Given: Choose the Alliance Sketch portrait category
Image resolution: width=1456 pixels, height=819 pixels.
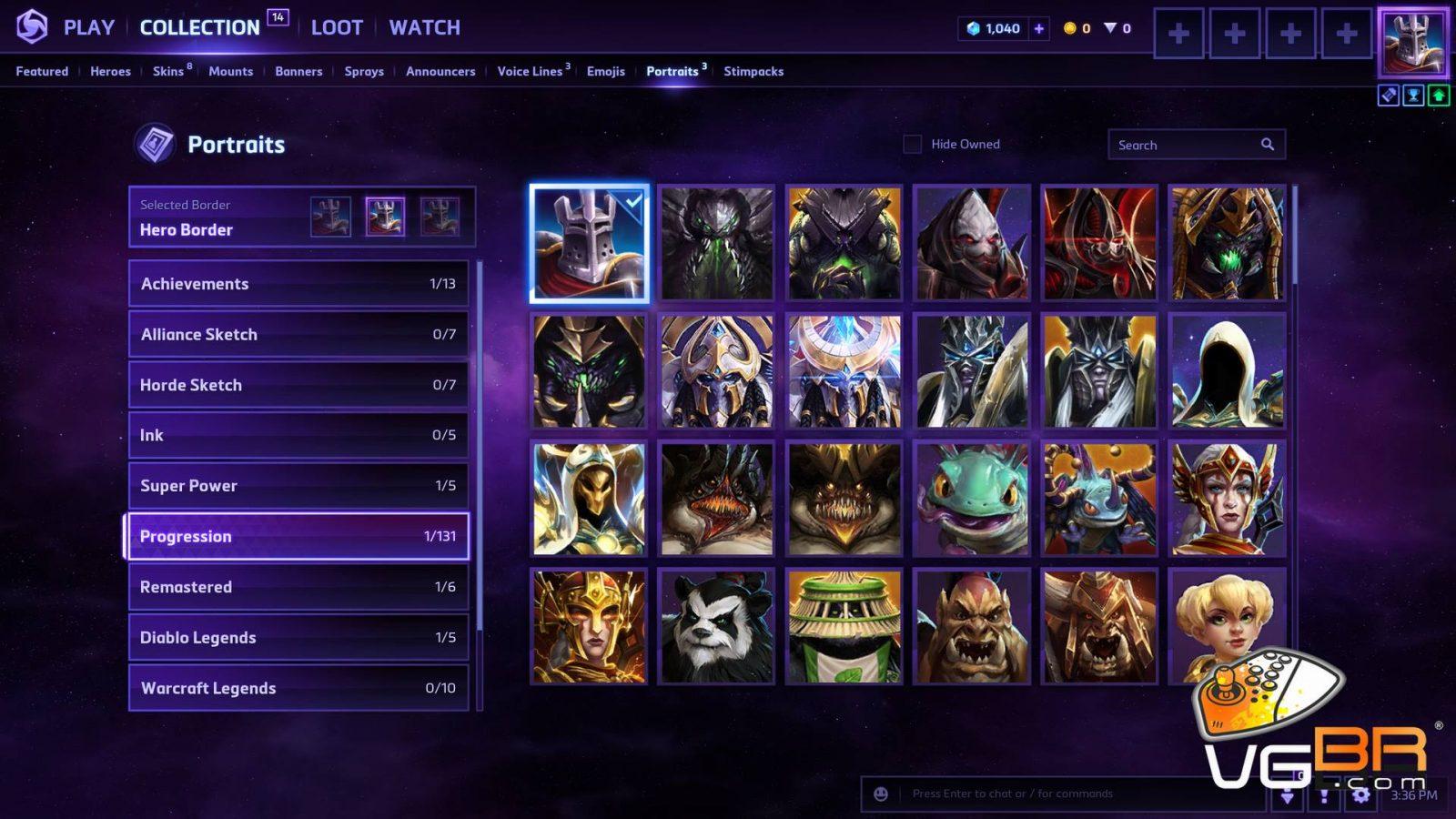Looking at the screenshot, I should pos(298,334).
